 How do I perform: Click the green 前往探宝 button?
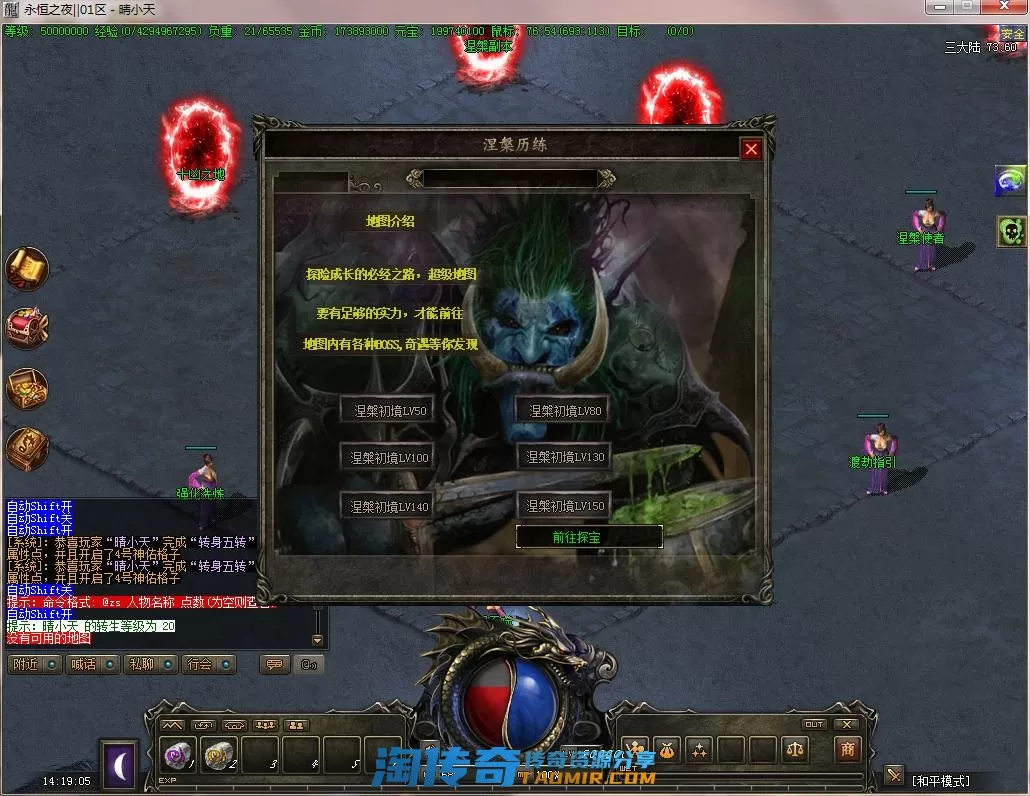tap(589, 537)
